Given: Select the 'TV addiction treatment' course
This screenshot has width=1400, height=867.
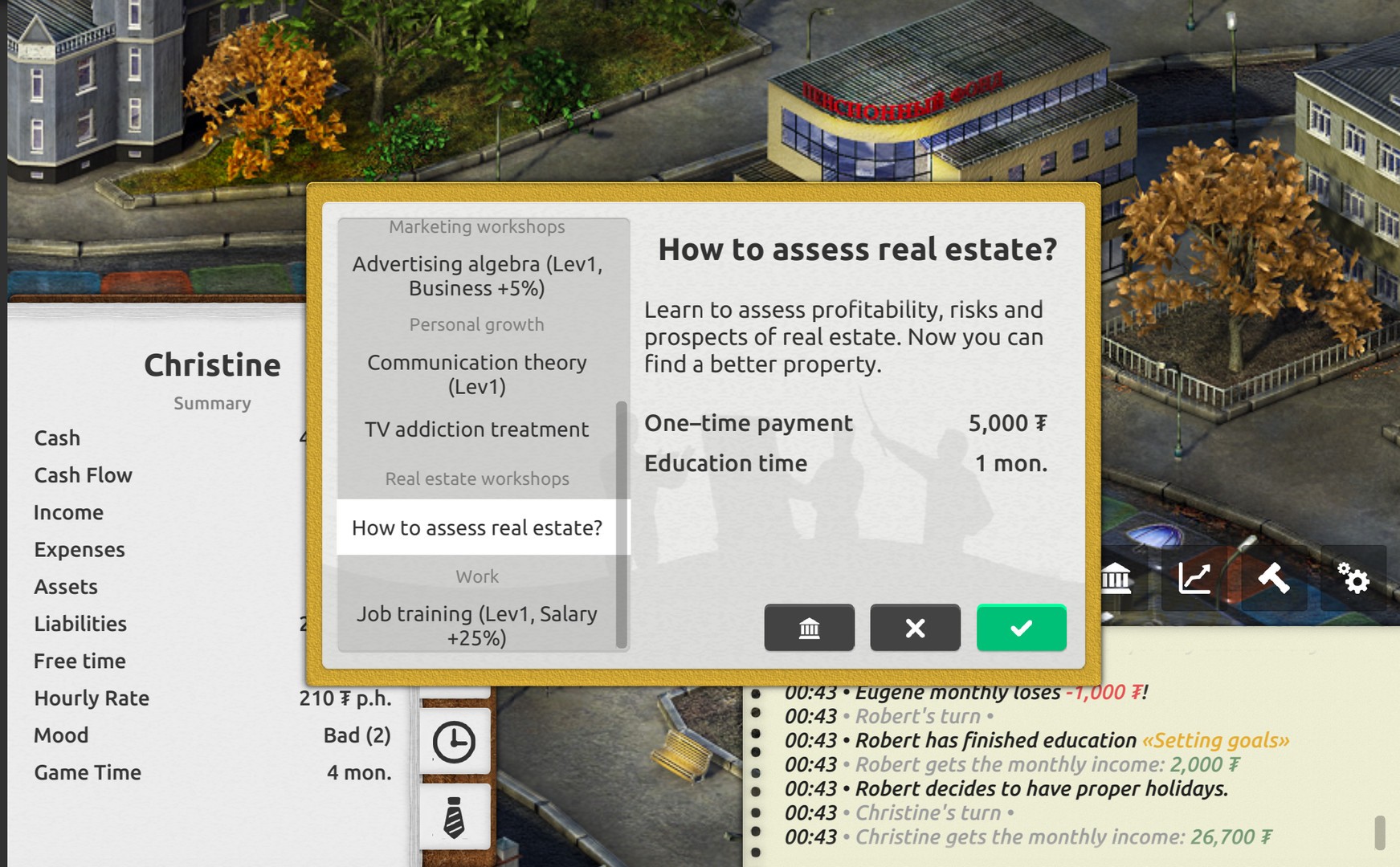Looking at the screenshot, I should click(x=477, y=429).
